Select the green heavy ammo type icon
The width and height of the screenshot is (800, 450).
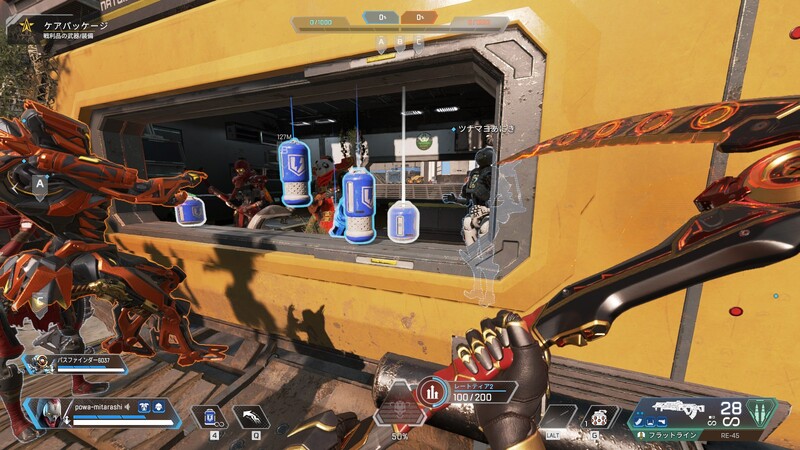762,413
